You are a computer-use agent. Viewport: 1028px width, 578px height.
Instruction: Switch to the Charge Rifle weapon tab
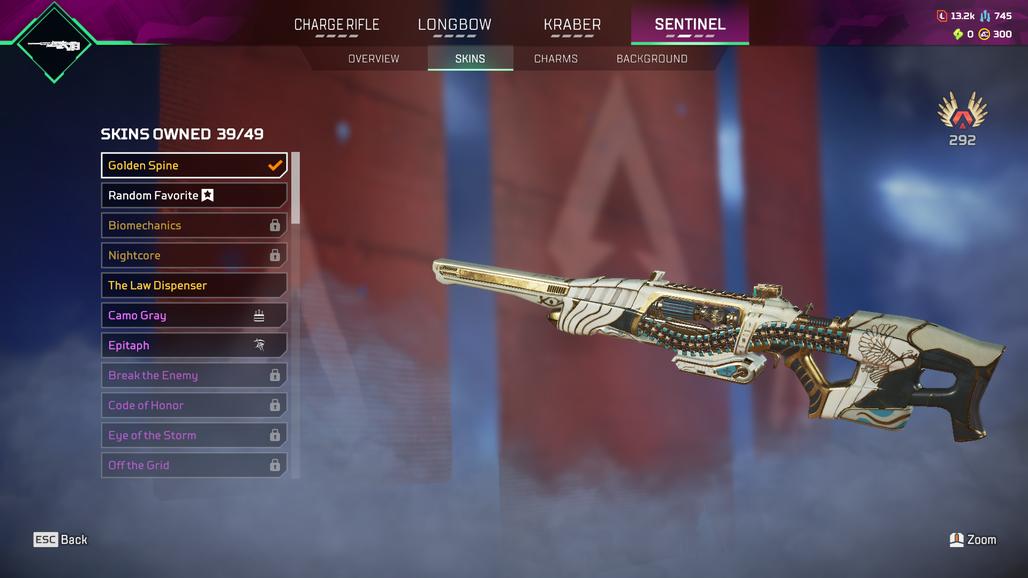pos(336,25)
